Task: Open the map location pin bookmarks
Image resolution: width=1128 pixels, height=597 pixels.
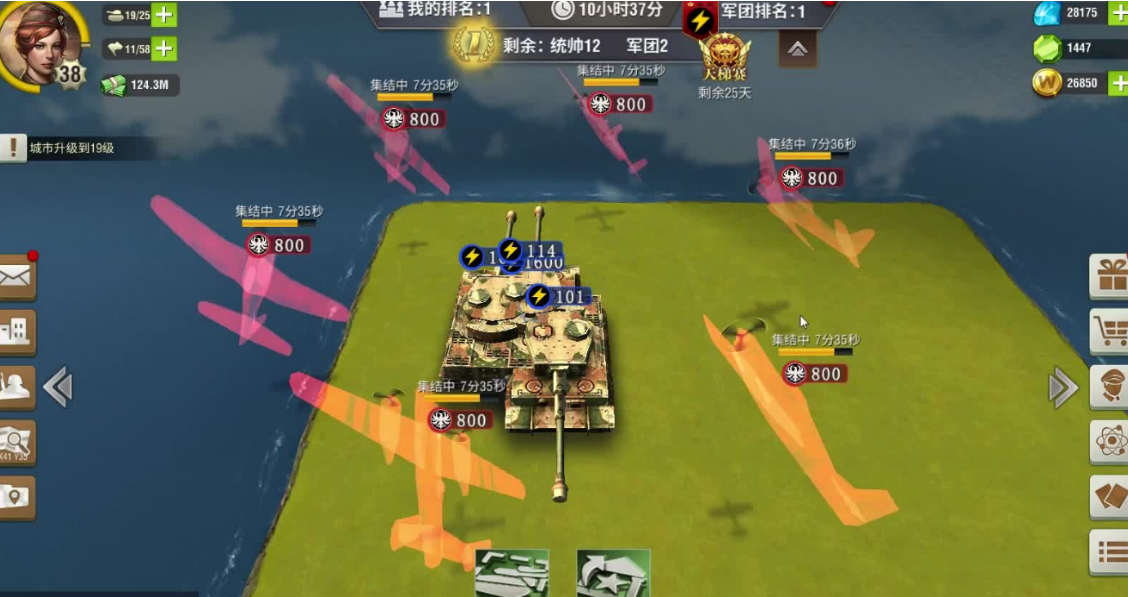Action: pyautogui.click(x=16, y=496)
